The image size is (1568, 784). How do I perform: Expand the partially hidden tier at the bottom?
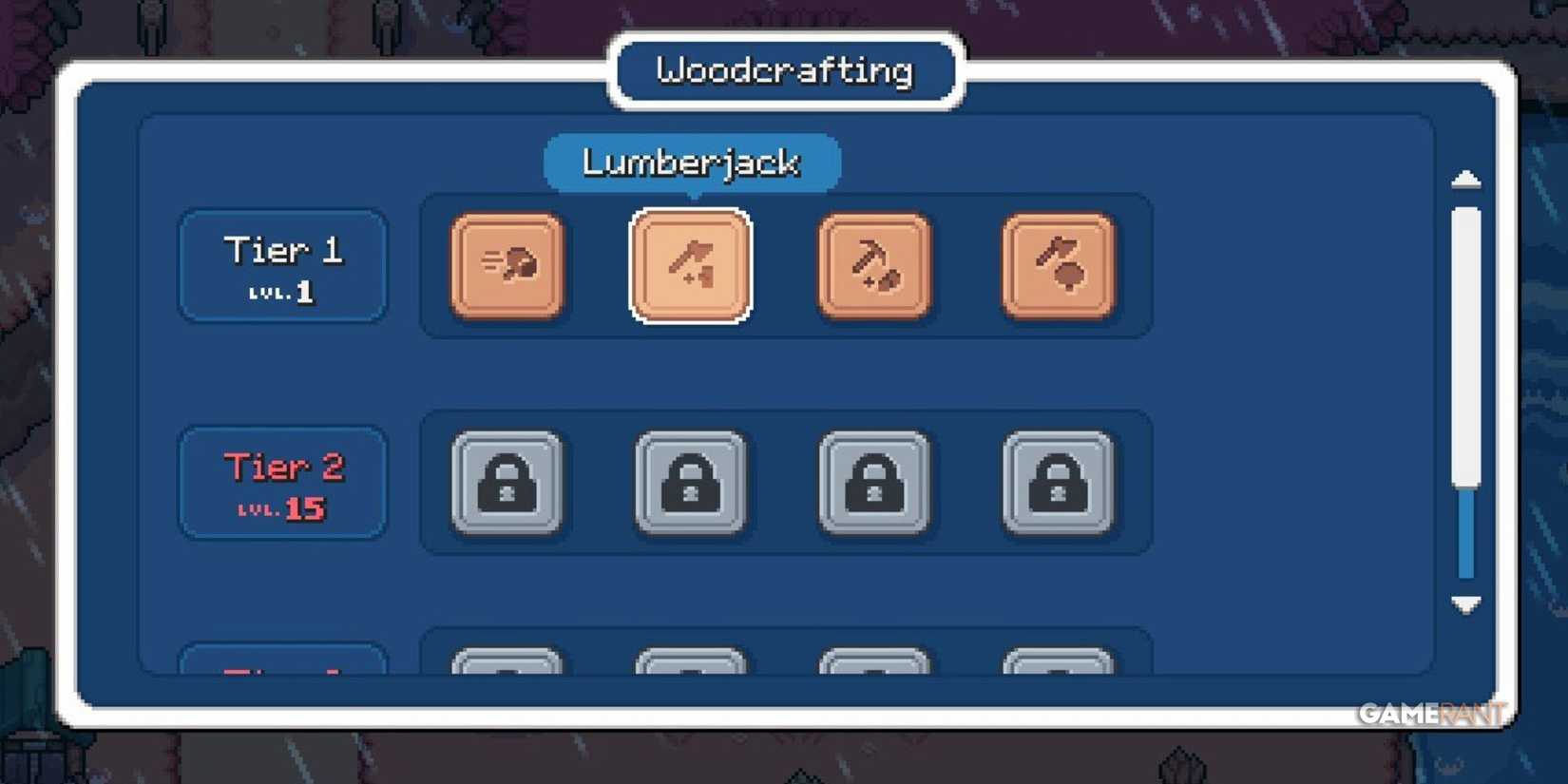[281, 665]
